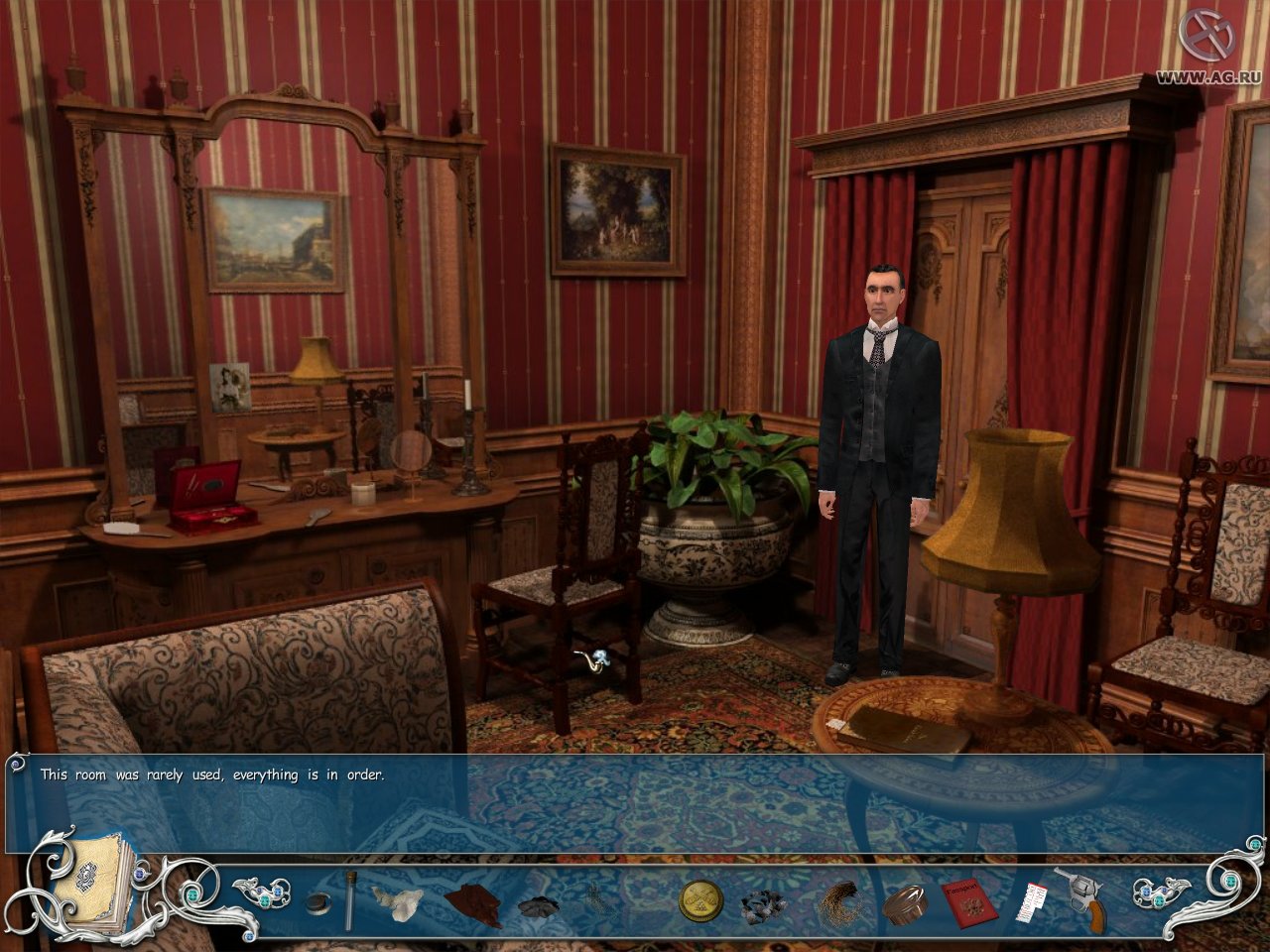
Task: Select the snuffbox in the inventory bar
Action: 316,900
